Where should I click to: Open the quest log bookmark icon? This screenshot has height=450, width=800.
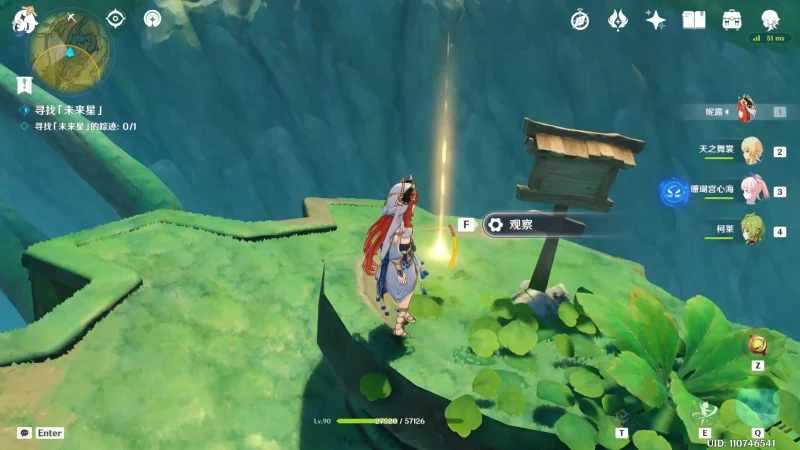pos(25,86)
